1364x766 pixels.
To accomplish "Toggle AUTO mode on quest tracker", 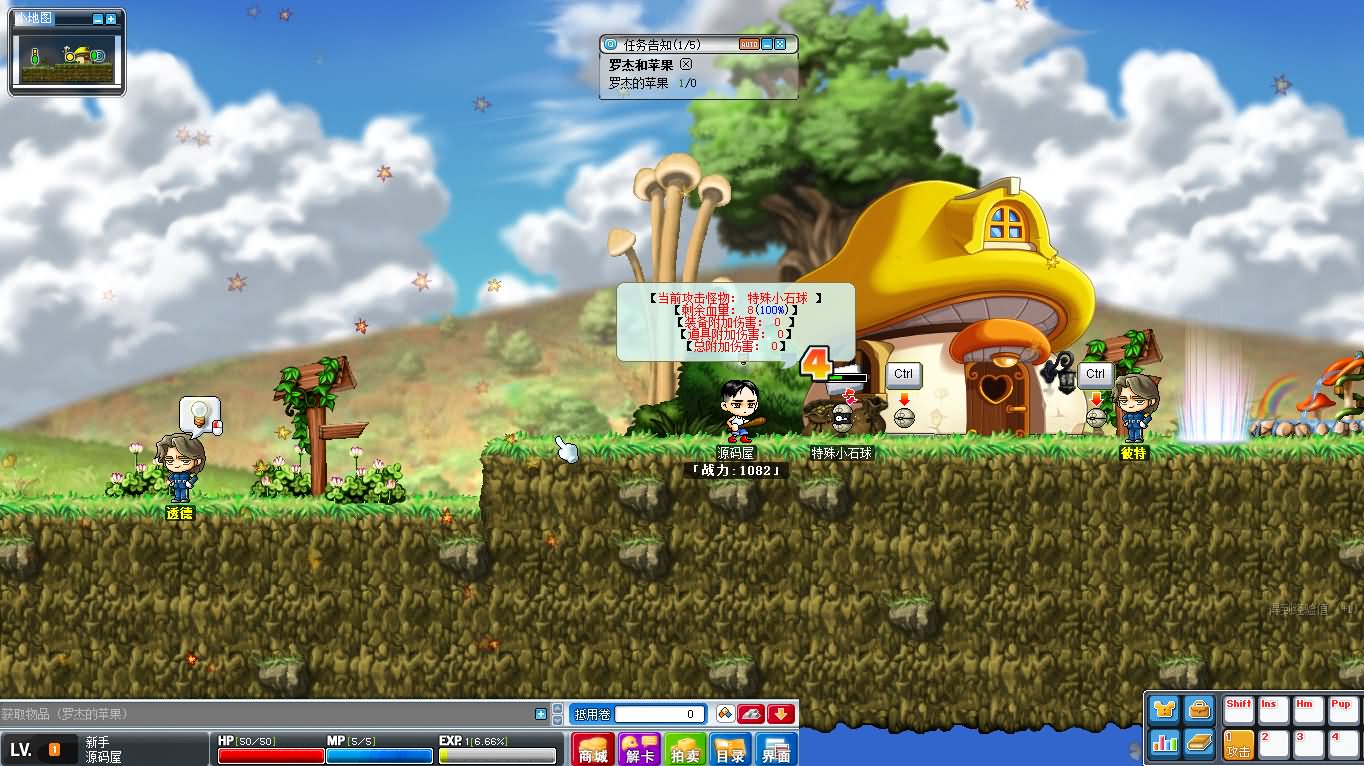I will point(749,44).
